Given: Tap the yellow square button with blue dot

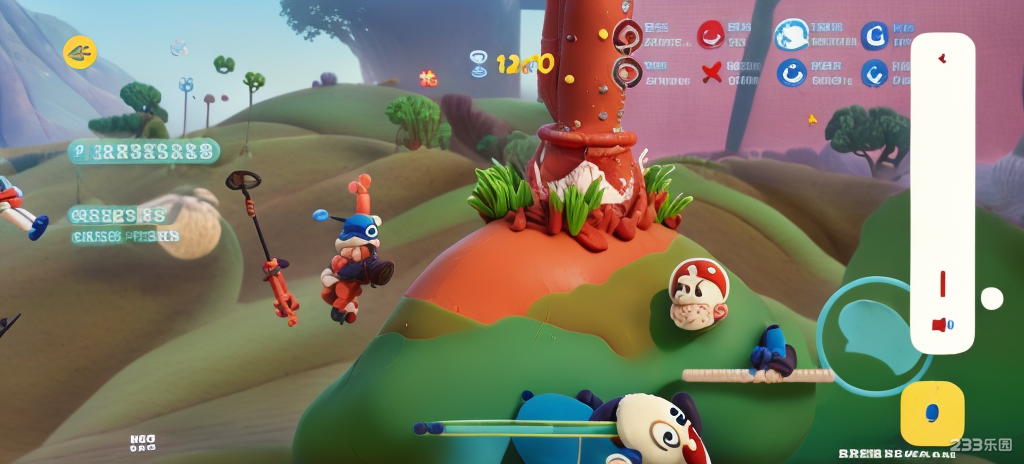Looking at the screenshot, I should (x=932, y=413).
